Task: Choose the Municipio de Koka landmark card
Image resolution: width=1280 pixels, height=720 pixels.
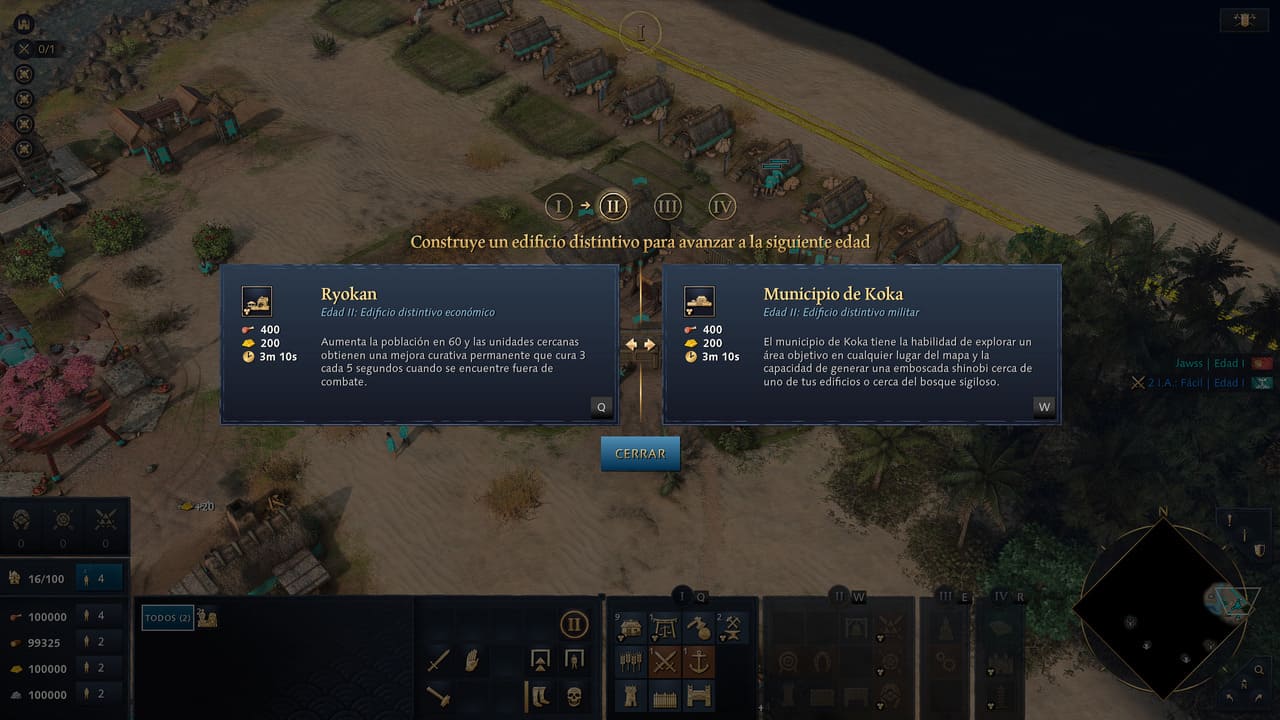Action: (x=861, y=344)
